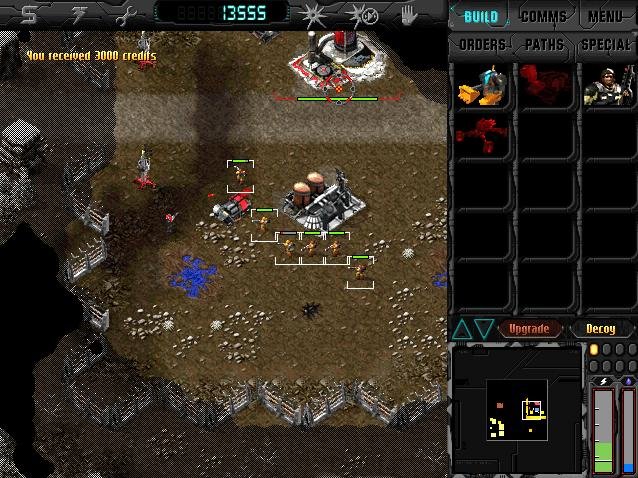Show the ORDERS panel

pos(481,45)
